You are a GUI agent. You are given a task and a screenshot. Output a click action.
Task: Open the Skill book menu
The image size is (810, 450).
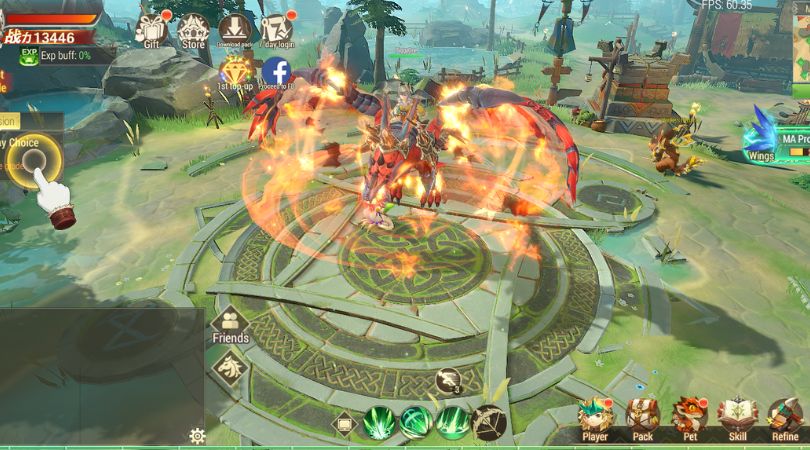click(x=738, y=417)
